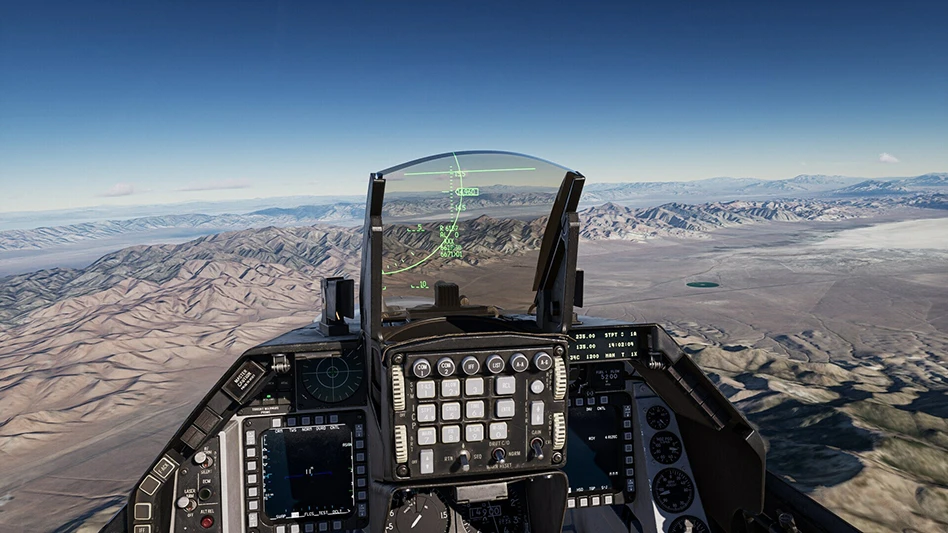Flip the ICP GAIN switch
This screenshot has height=533, width=948.
[x=538, y=447]
